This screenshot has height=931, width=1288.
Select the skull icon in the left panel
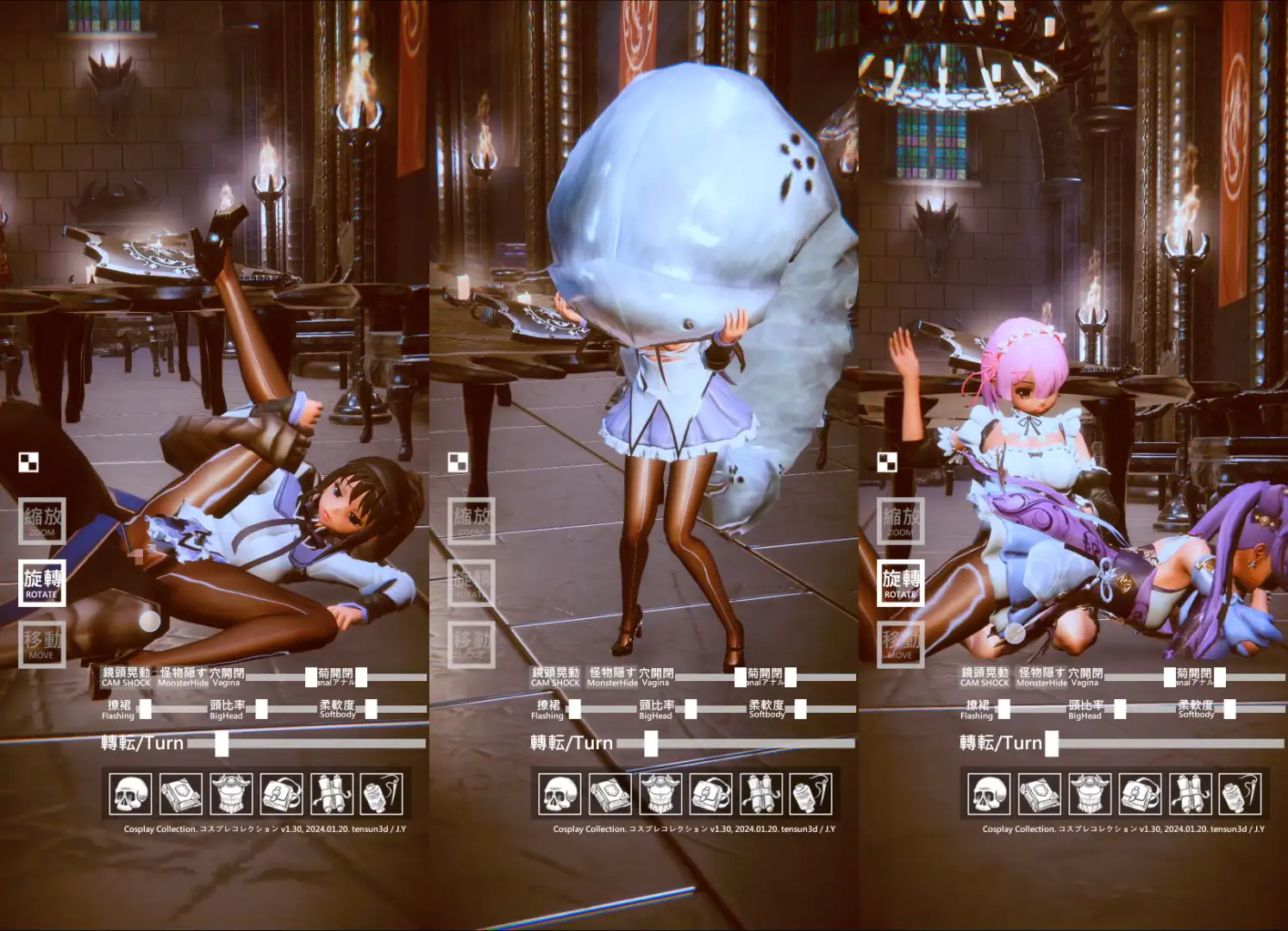131,794
